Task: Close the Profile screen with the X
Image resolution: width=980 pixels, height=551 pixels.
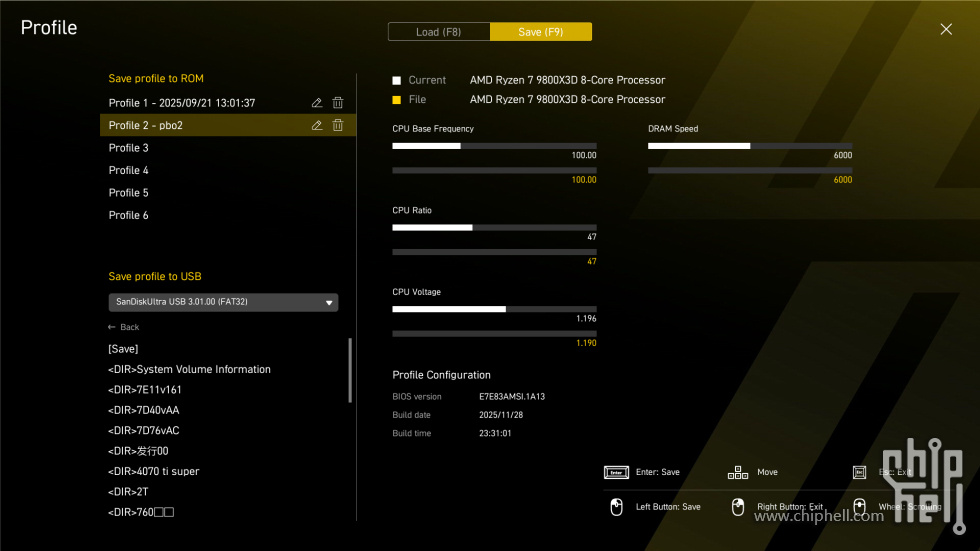Action: pos(946,30)
